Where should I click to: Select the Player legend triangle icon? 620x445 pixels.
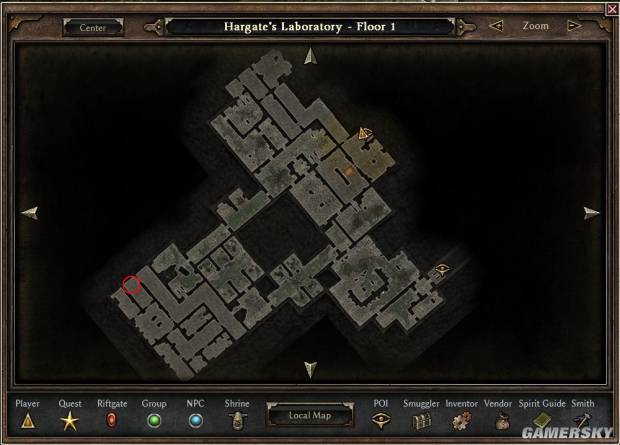coord(27,421)
